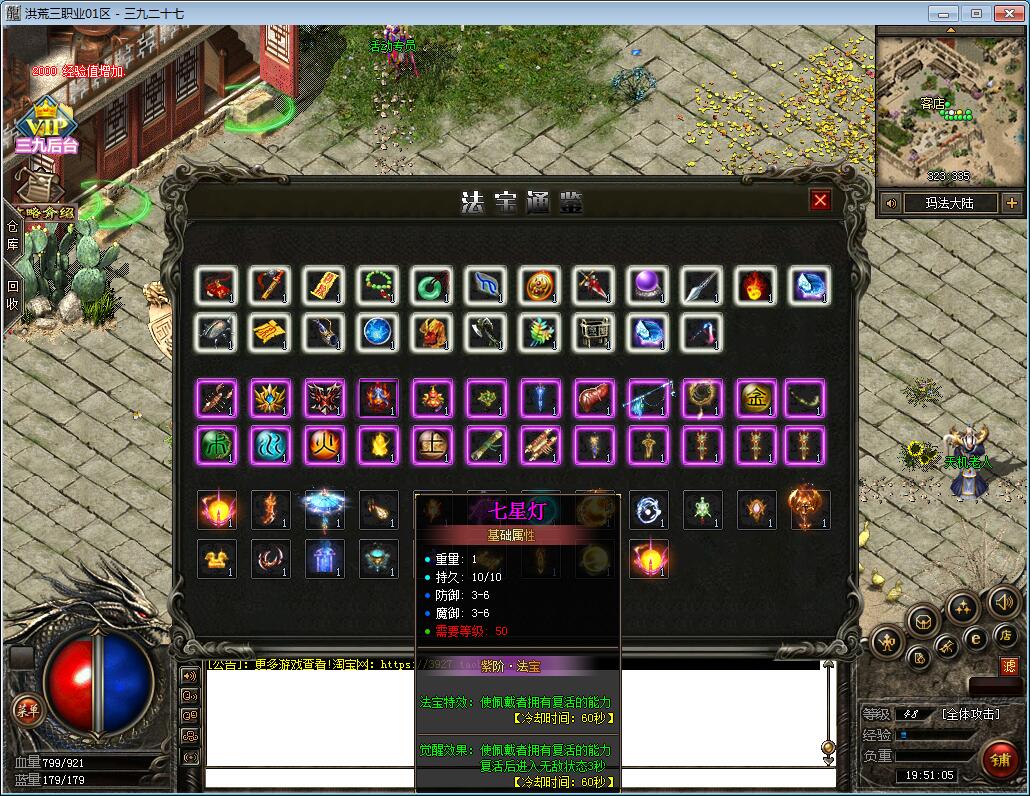Select the green jade ring treasure
Viewport: 1030px width, 796px height.
click(432, 287)
